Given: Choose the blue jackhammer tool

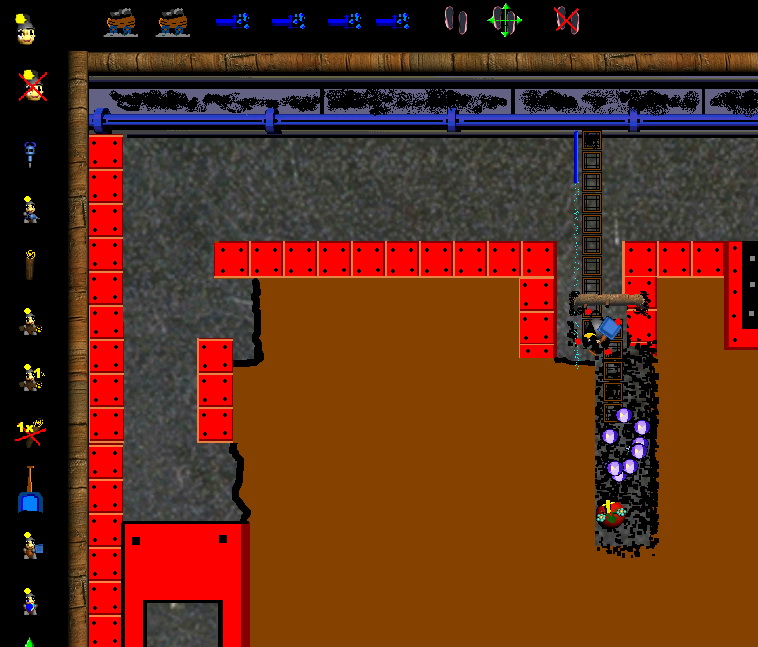Looking at the screenshot, I should tap(30, 154).
